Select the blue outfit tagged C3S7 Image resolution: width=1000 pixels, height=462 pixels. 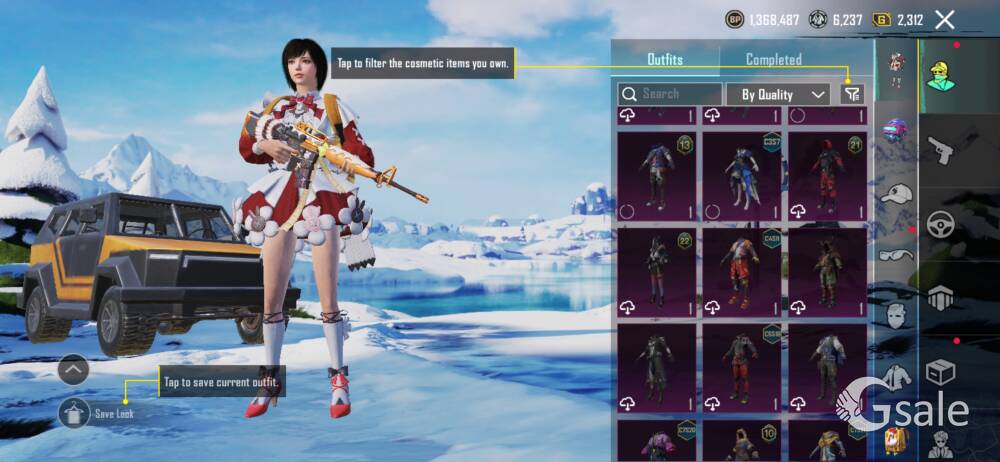[x=741, y=176]
